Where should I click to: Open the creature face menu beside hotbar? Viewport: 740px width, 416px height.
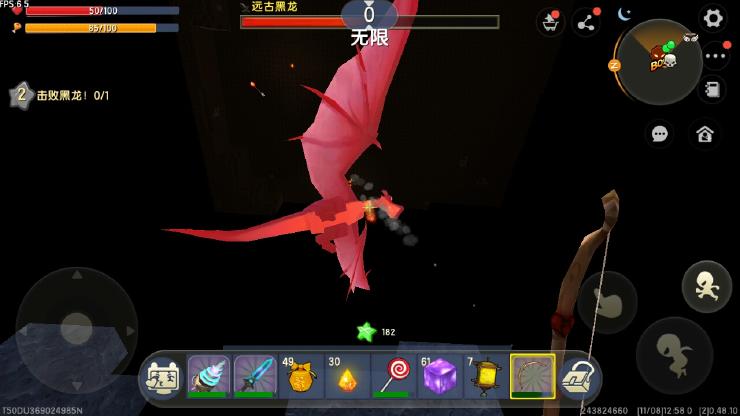pyautogui.click(x=163, y=377)
